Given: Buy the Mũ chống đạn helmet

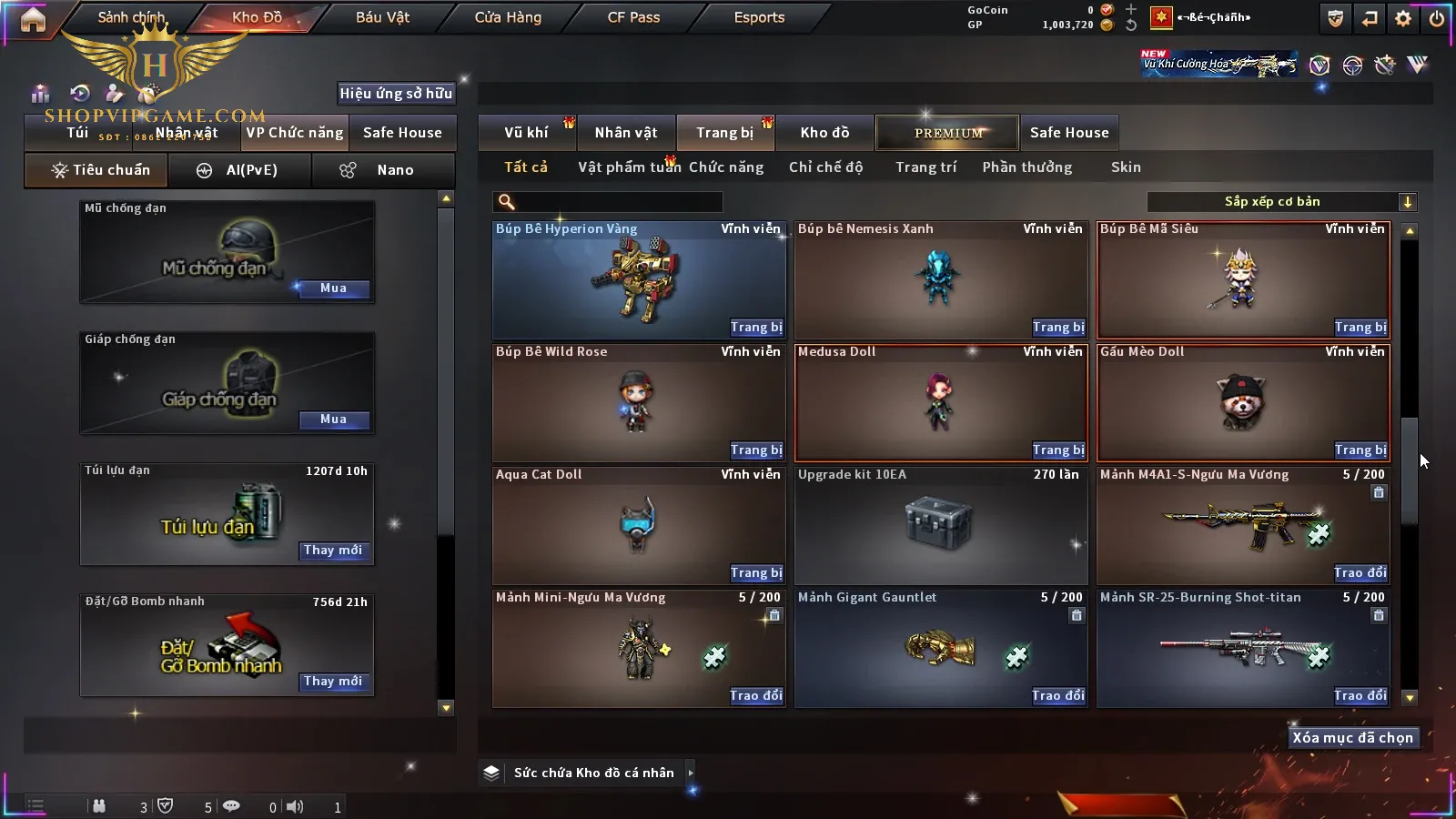Looking at the screenshot, I should tap(333, 288).
